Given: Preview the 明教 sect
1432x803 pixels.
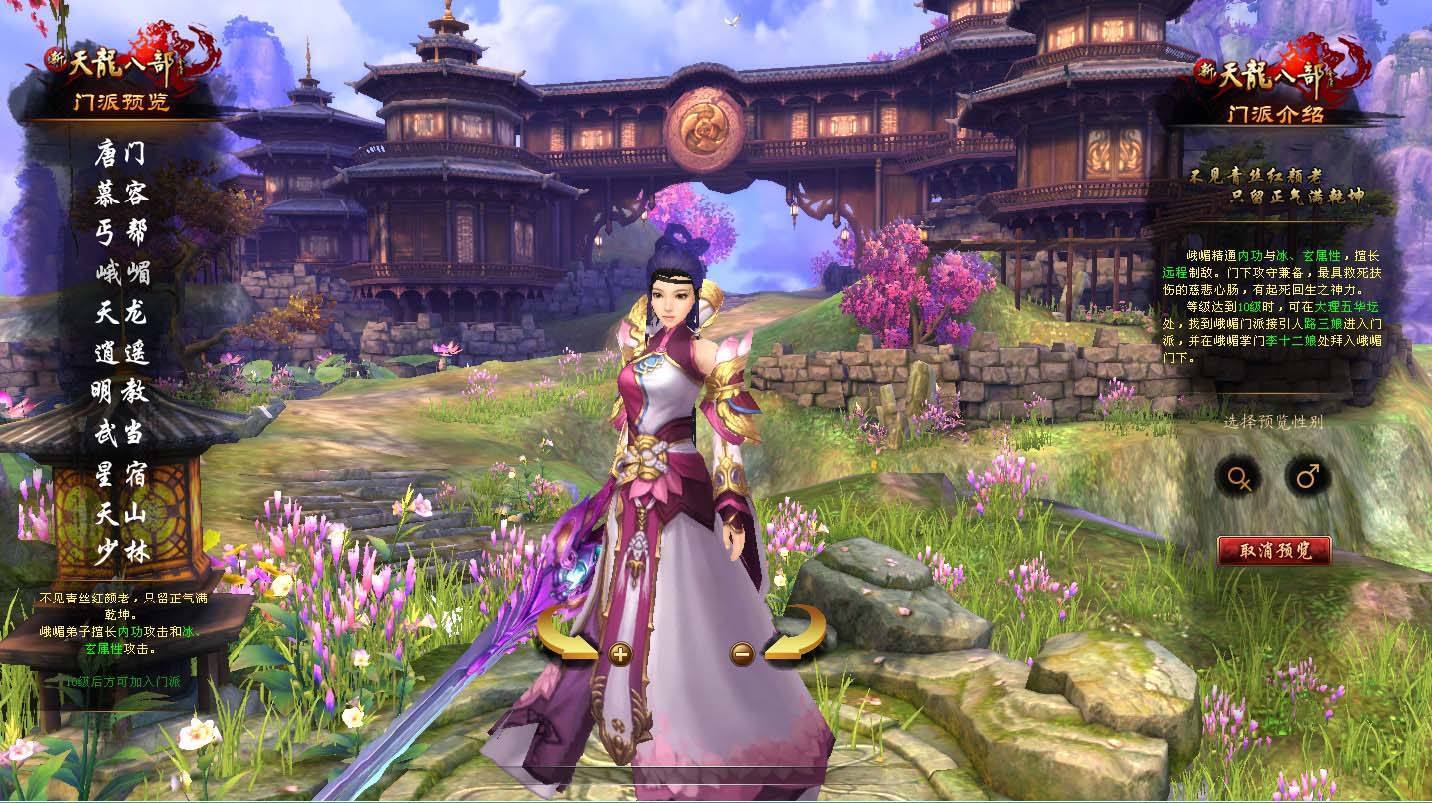Looking at the screenshot, I should point(121,390).
